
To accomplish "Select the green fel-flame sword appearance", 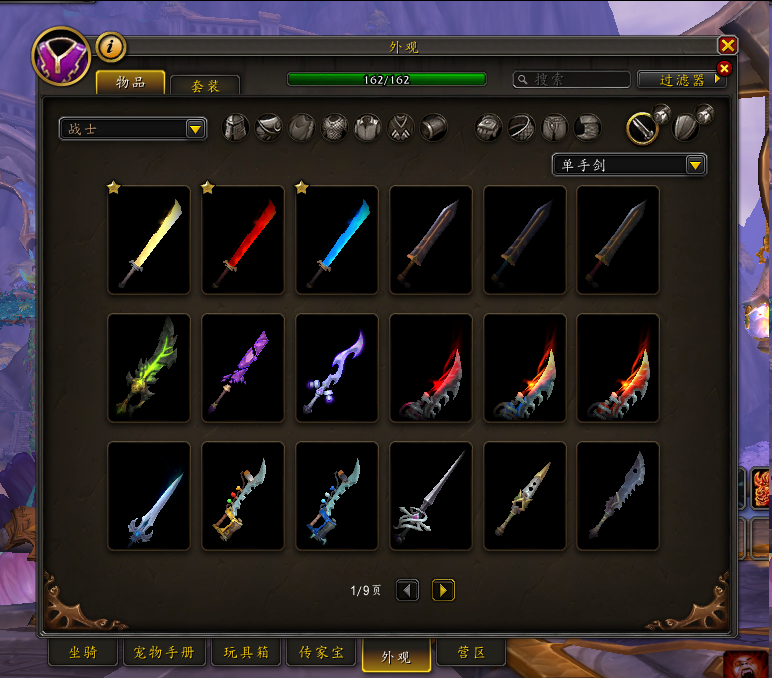I will pyautogui.click(x=149, y=367).
